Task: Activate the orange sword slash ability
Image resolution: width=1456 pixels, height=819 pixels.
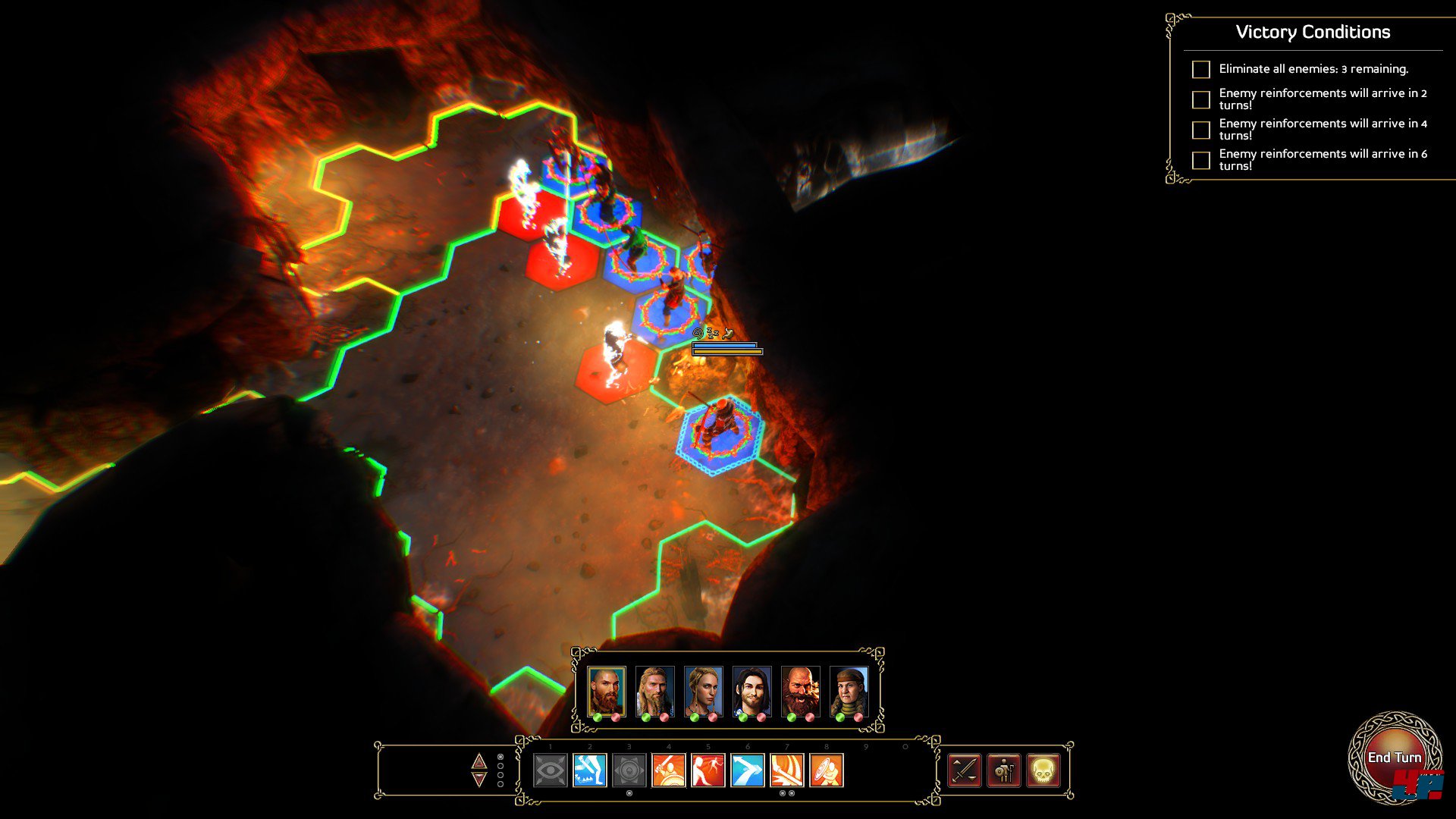Action: (787, 770)
